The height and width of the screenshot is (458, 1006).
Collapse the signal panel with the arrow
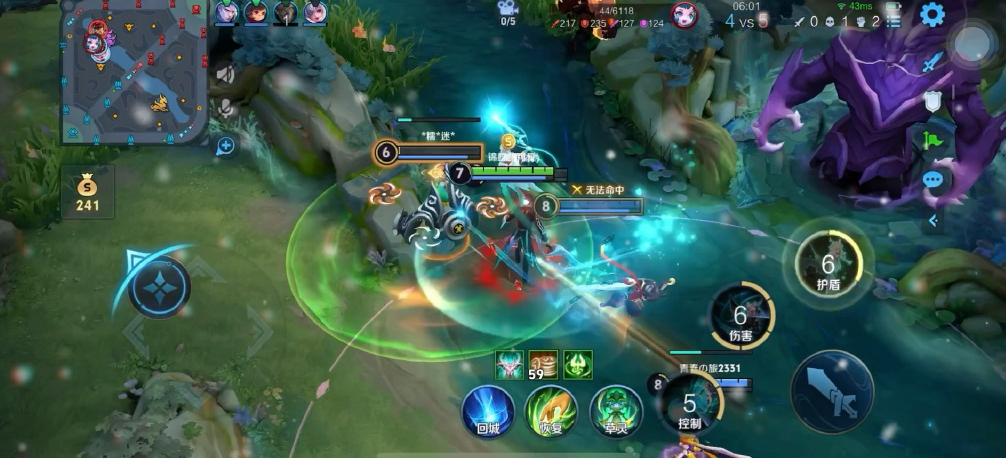click(933, 221)
